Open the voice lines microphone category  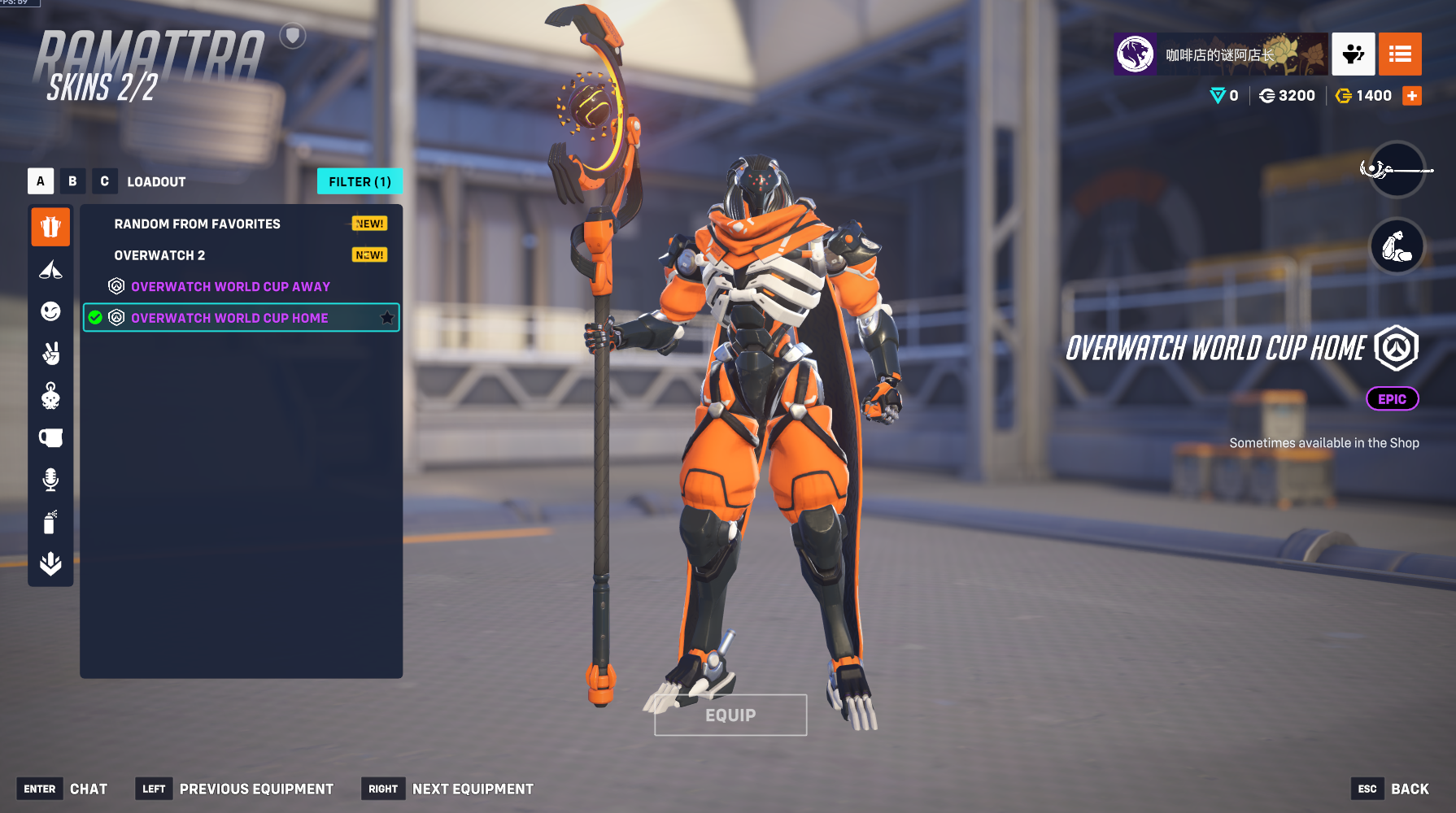(50, 480)
